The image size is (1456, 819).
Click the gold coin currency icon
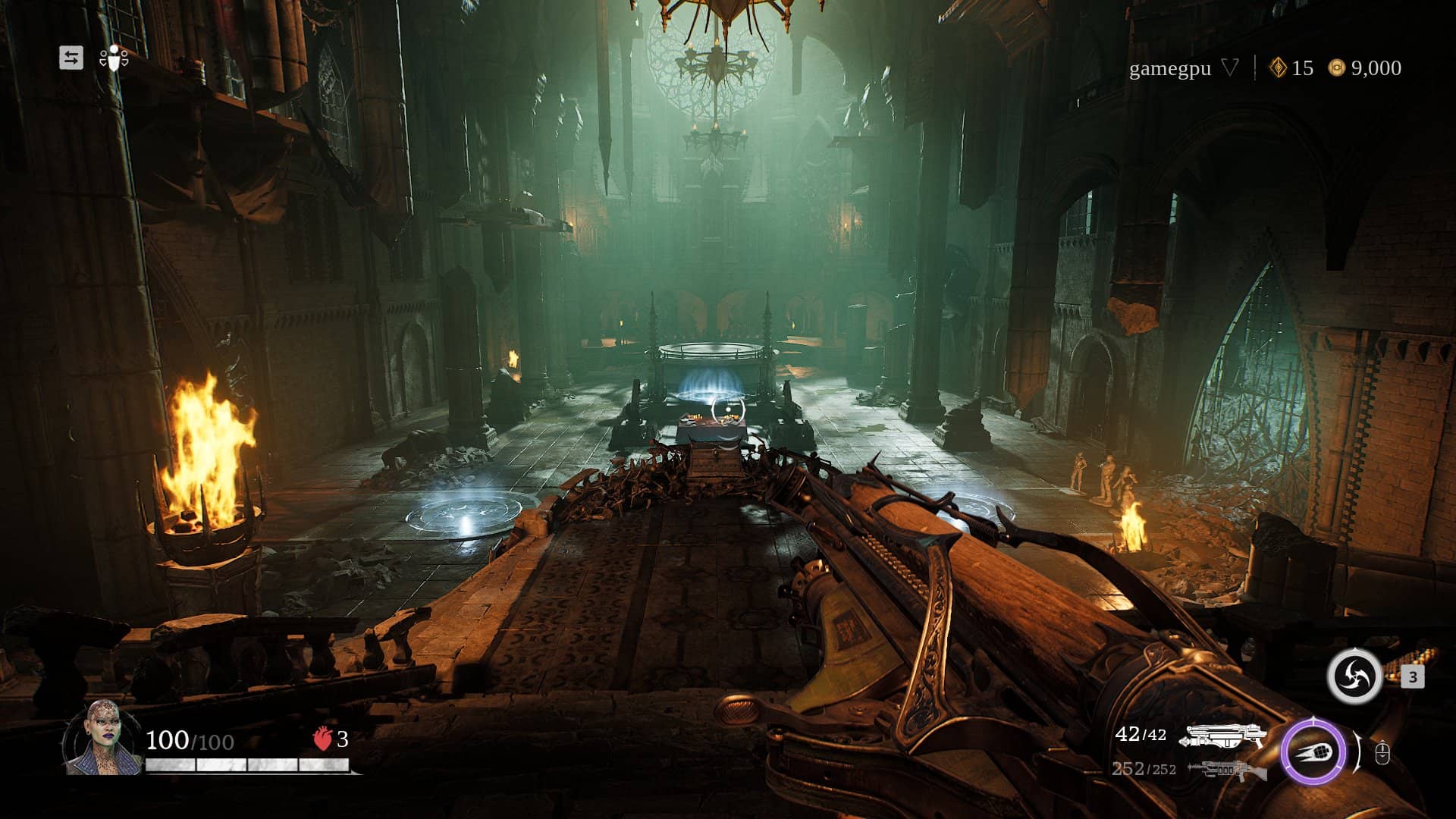[1336, 68]
